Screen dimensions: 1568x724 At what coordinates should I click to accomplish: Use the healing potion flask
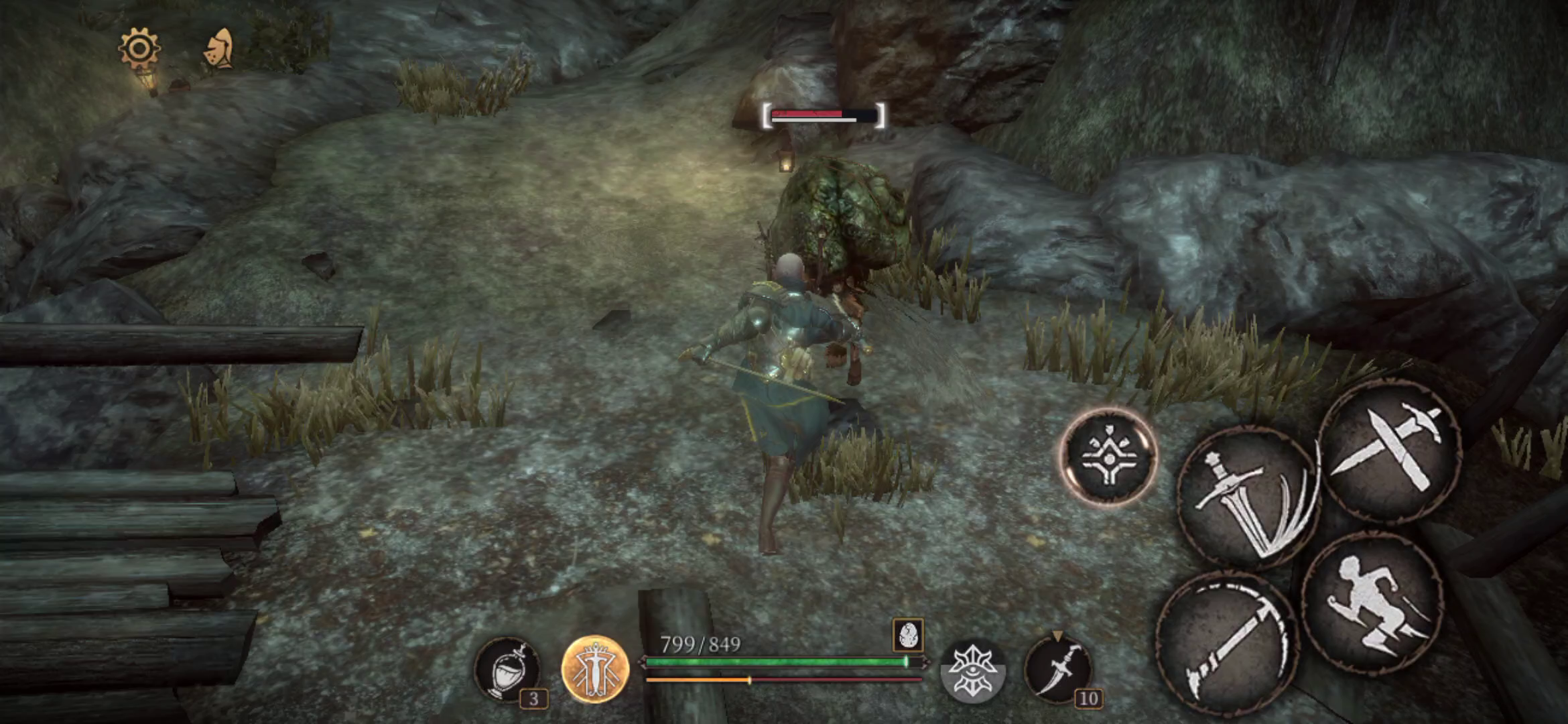click(507, 669)
